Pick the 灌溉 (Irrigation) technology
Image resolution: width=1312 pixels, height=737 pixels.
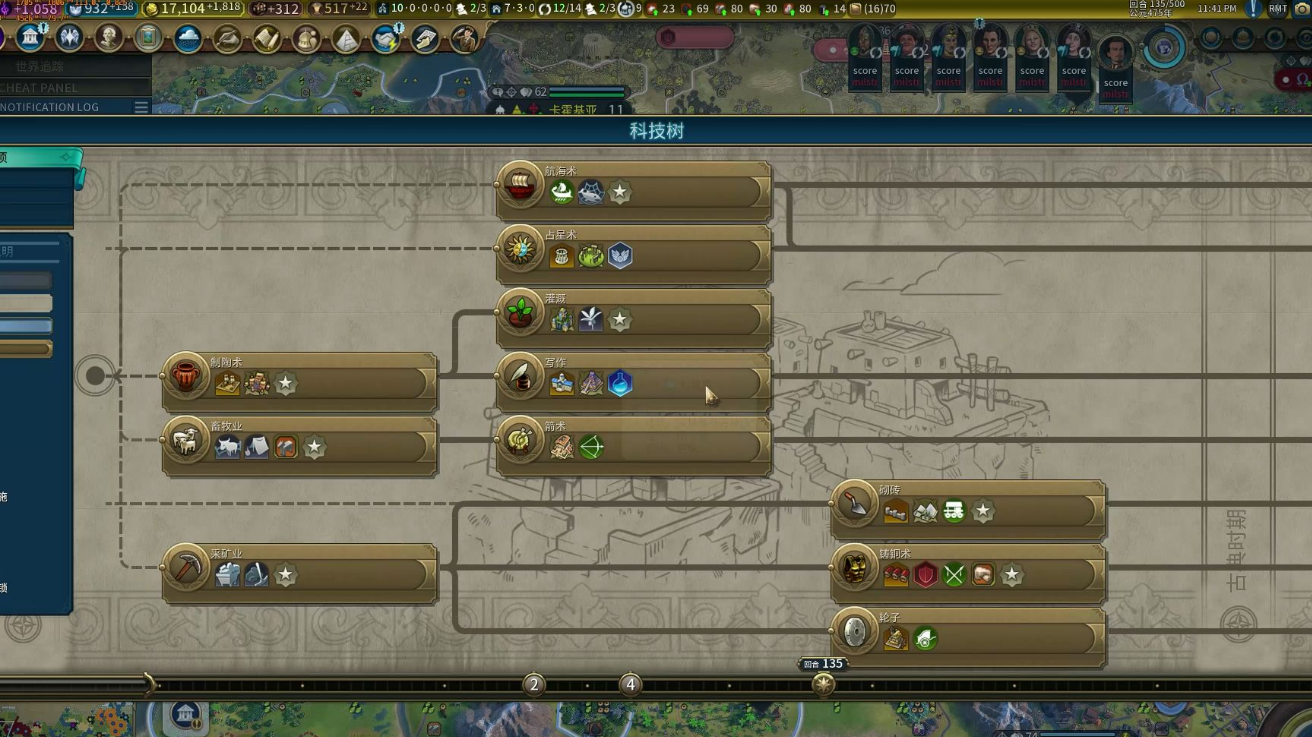634,318
